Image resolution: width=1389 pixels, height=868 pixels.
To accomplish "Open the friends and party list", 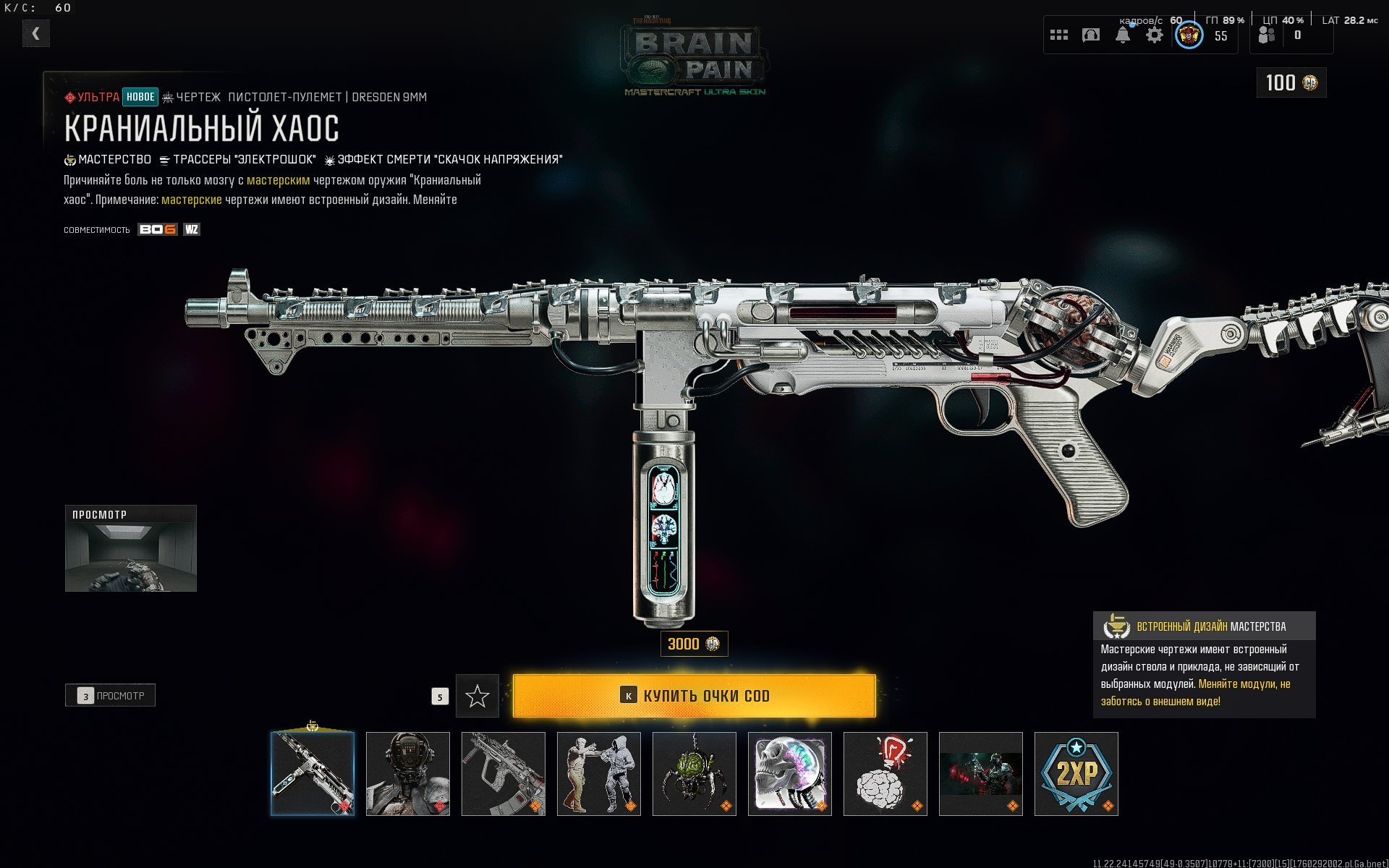I will [1267, 35].
